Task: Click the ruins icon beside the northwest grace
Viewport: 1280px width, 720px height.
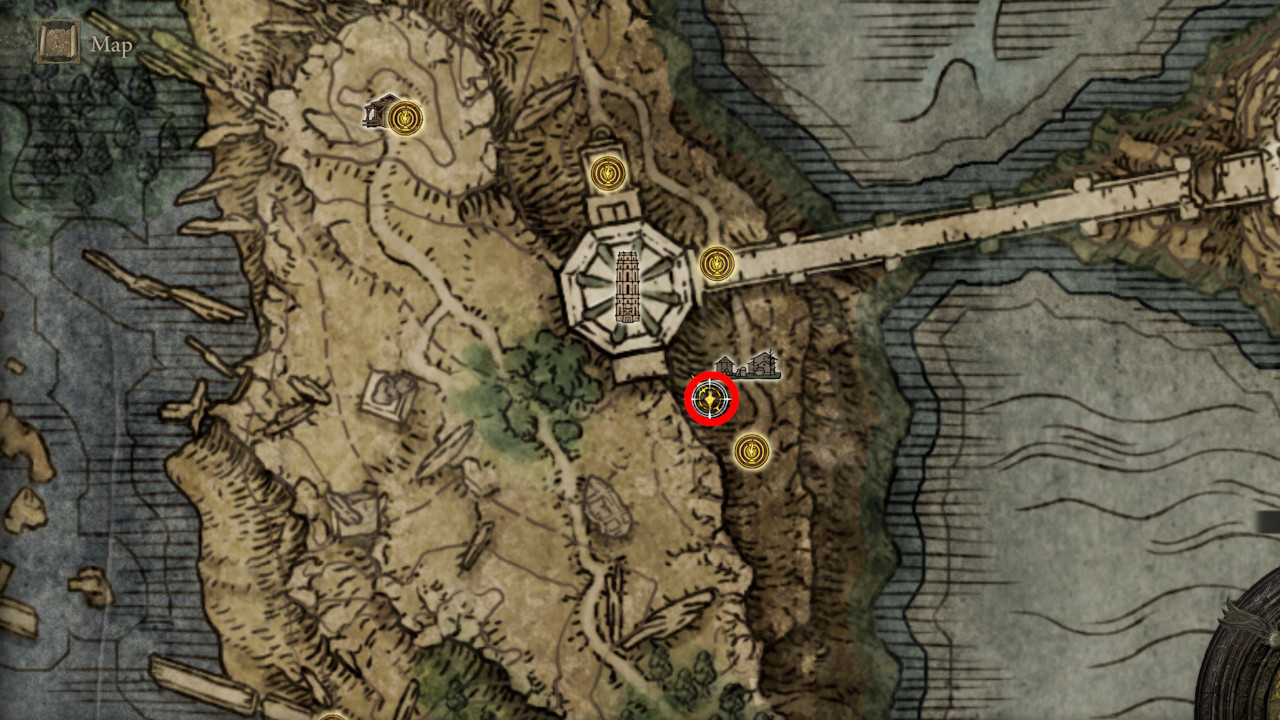Action: (379, 113)
